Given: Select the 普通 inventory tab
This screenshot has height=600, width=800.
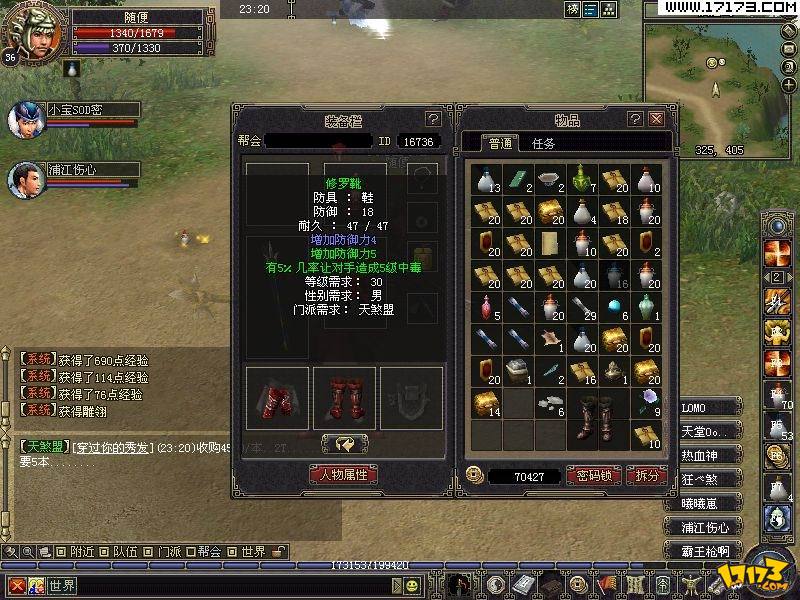Looking at the screenshot, I should (499, 144).
